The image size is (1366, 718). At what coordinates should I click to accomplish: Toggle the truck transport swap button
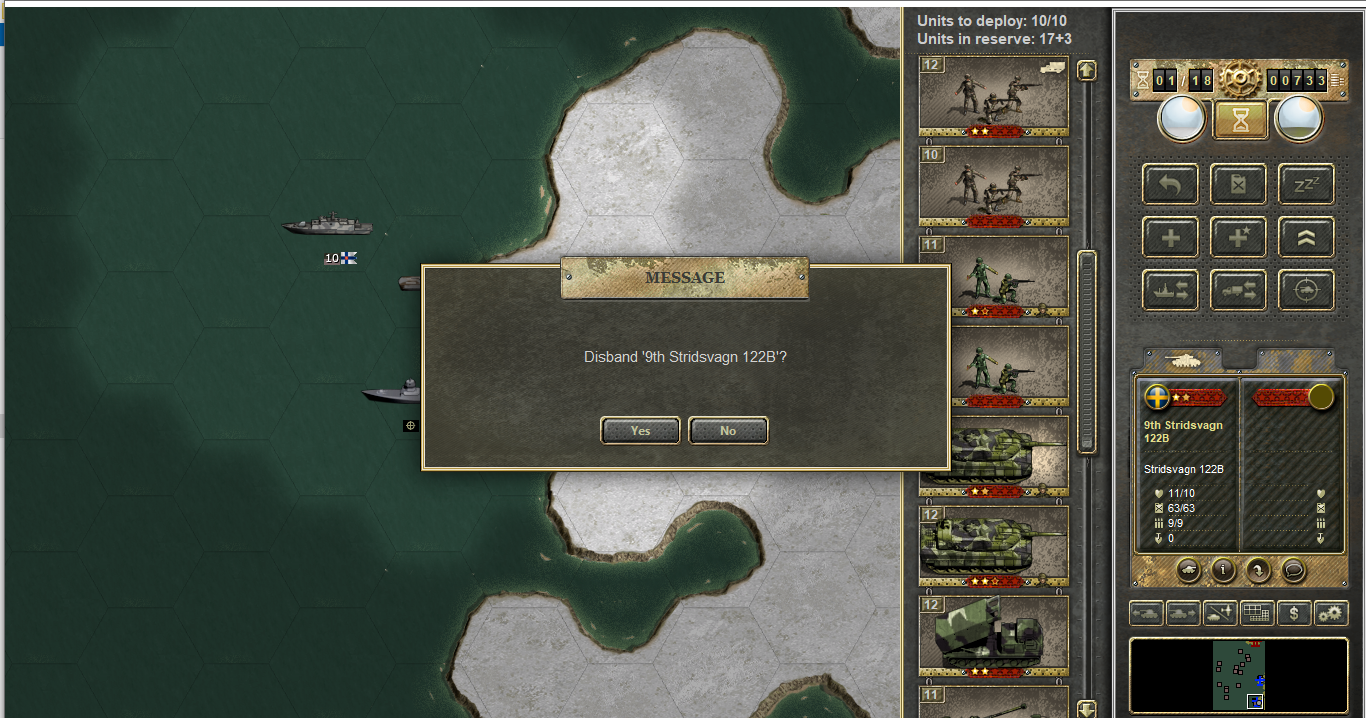(1239, 290)
